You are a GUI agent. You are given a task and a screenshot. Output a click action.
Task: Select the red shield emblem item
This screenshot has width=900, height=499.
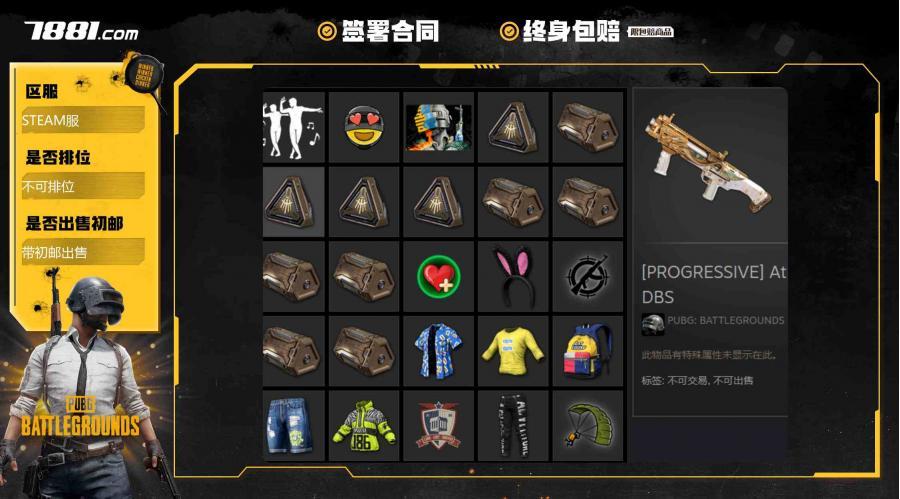click(438, 424)
